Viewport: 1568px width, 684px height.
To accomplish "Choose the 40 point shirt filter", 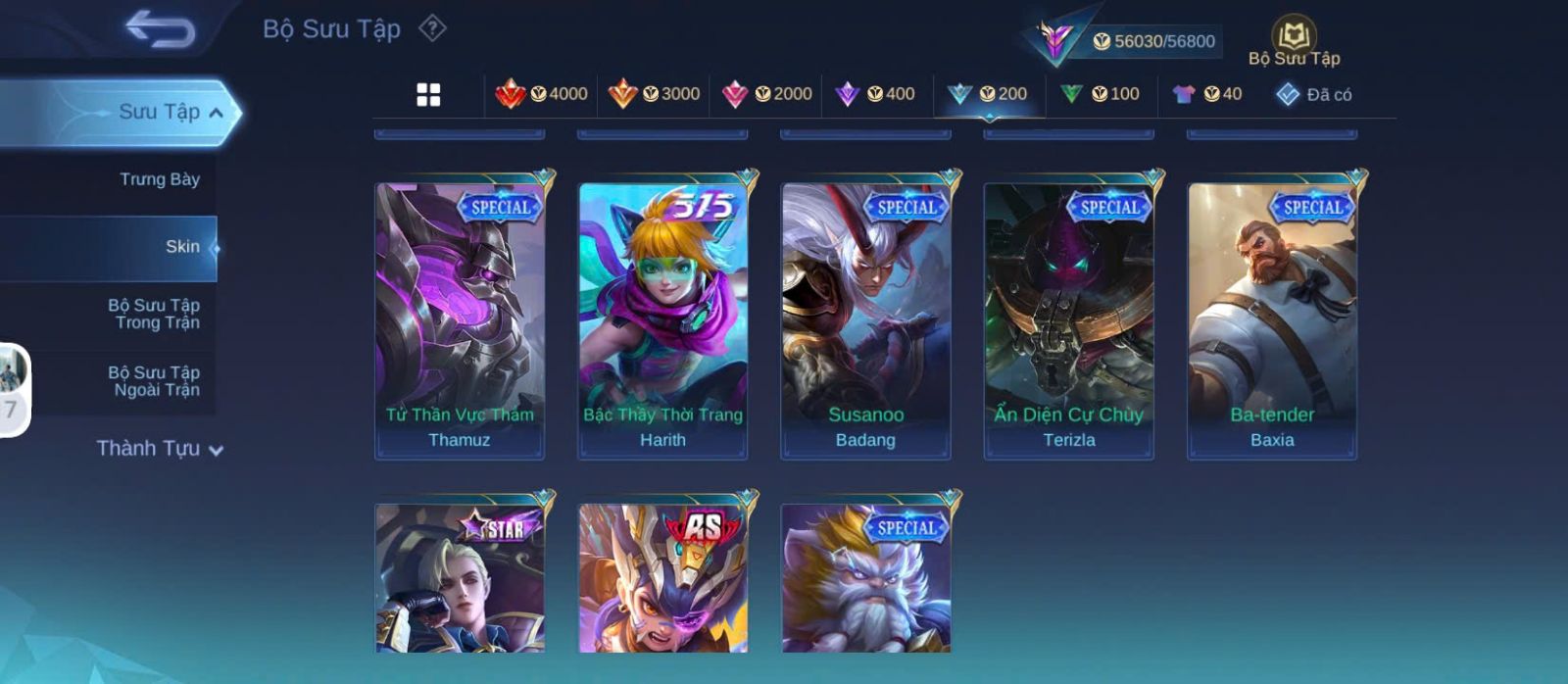I will pos(1207,94).
